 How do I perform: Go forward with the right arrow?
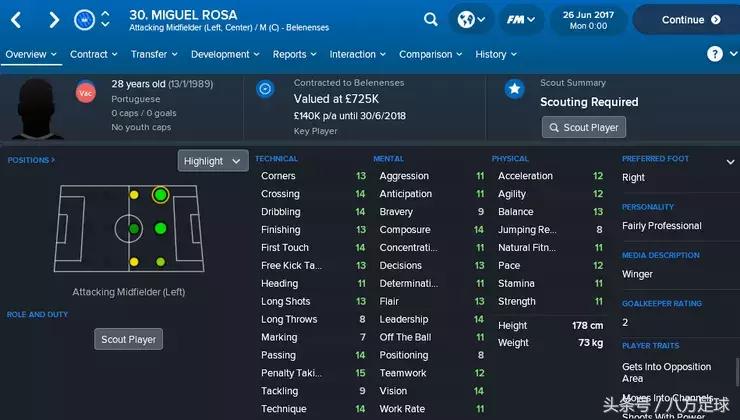click(x=55, y=19)
